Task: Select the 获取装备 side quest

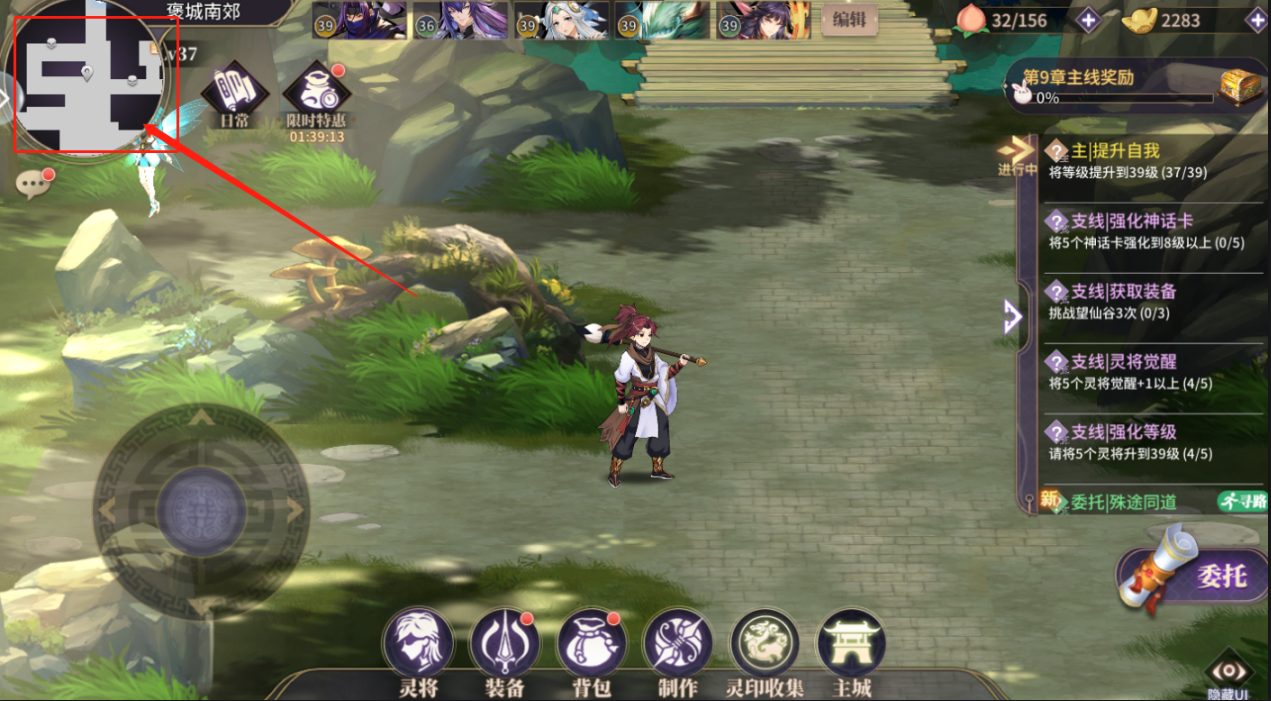Action: click(1150, 301)
